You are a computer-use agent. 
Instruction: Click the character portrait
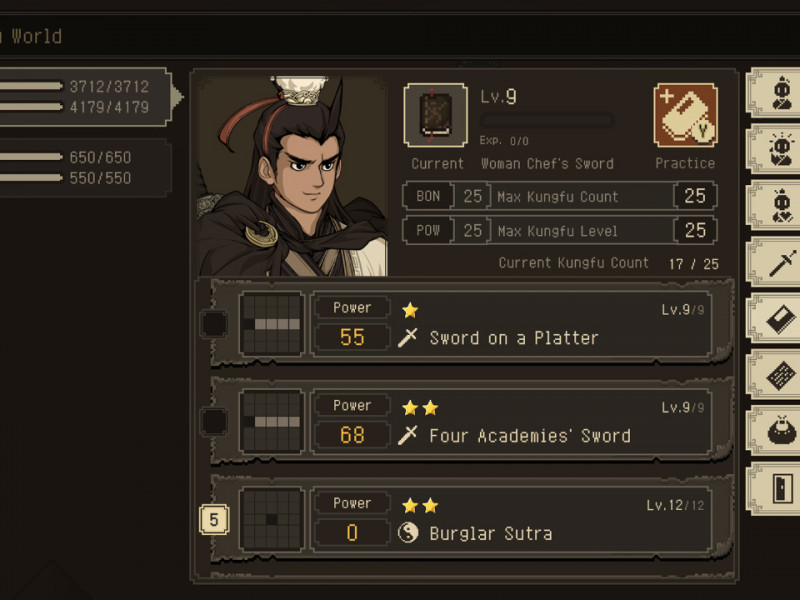point(292,177)
